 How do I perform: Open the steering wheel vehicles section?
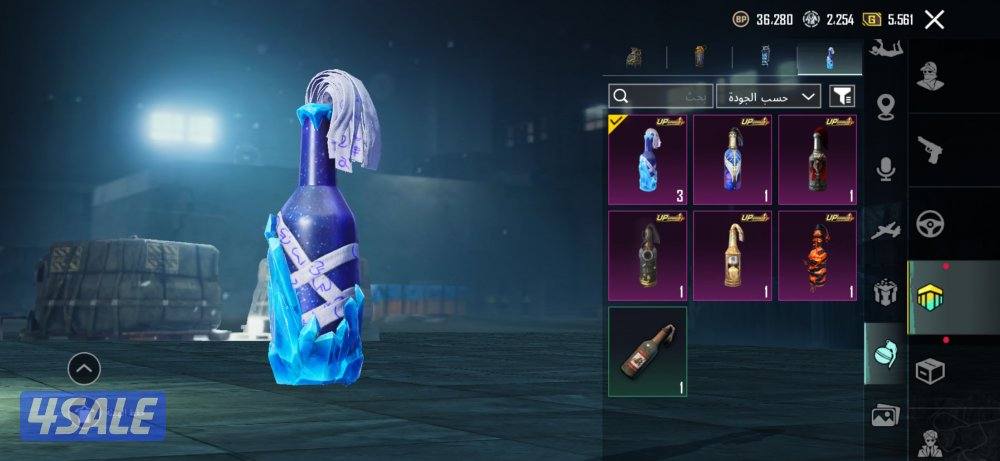[x=931, y=222]
